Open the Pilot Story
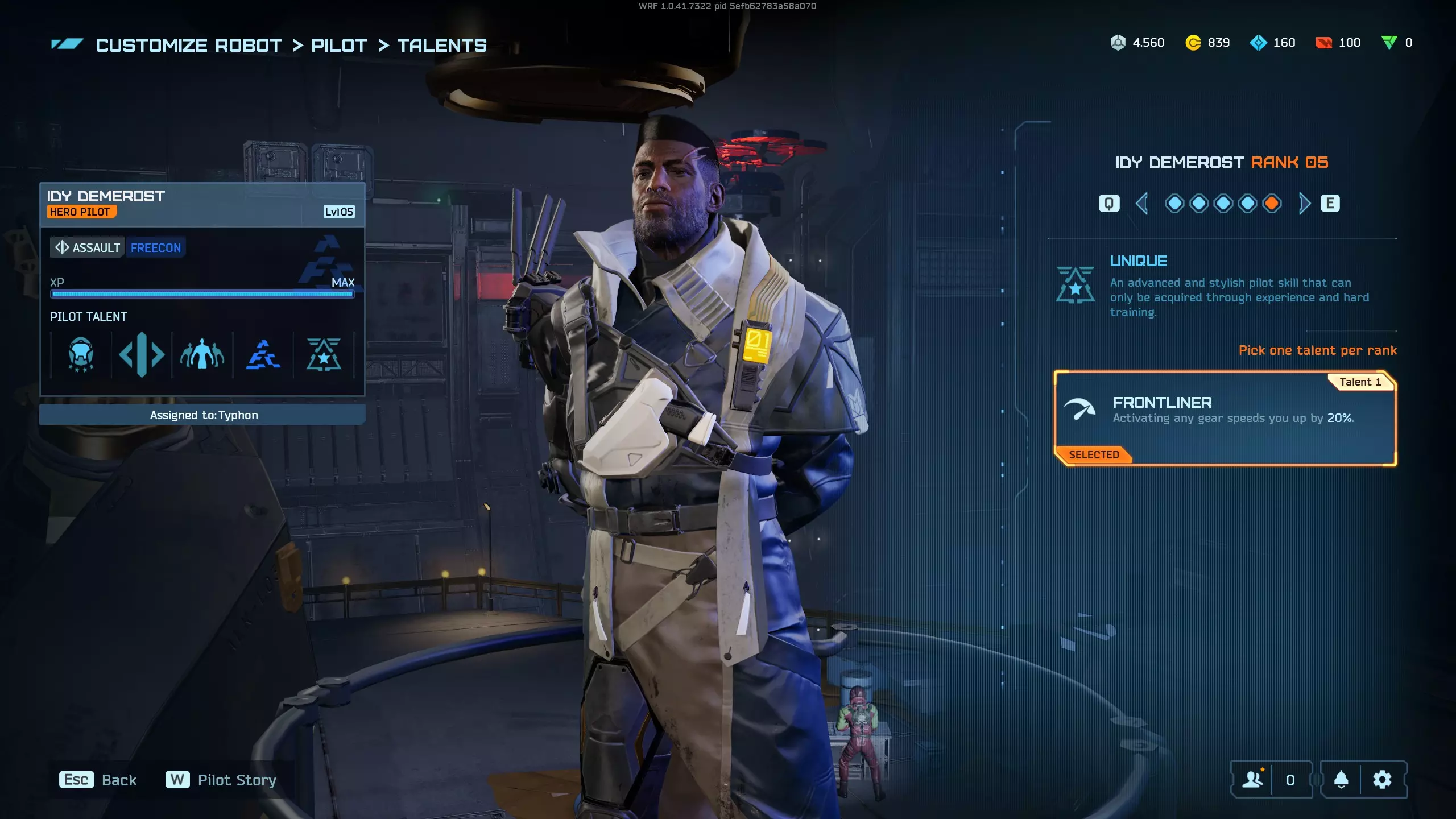Viewport: 1456px width, 819px height. click(x=222, y=780)
